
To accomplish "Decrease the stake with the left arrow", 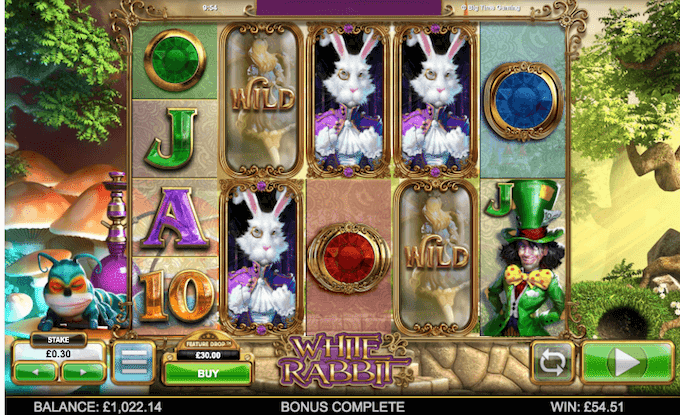I will click(x=36, y=372).
